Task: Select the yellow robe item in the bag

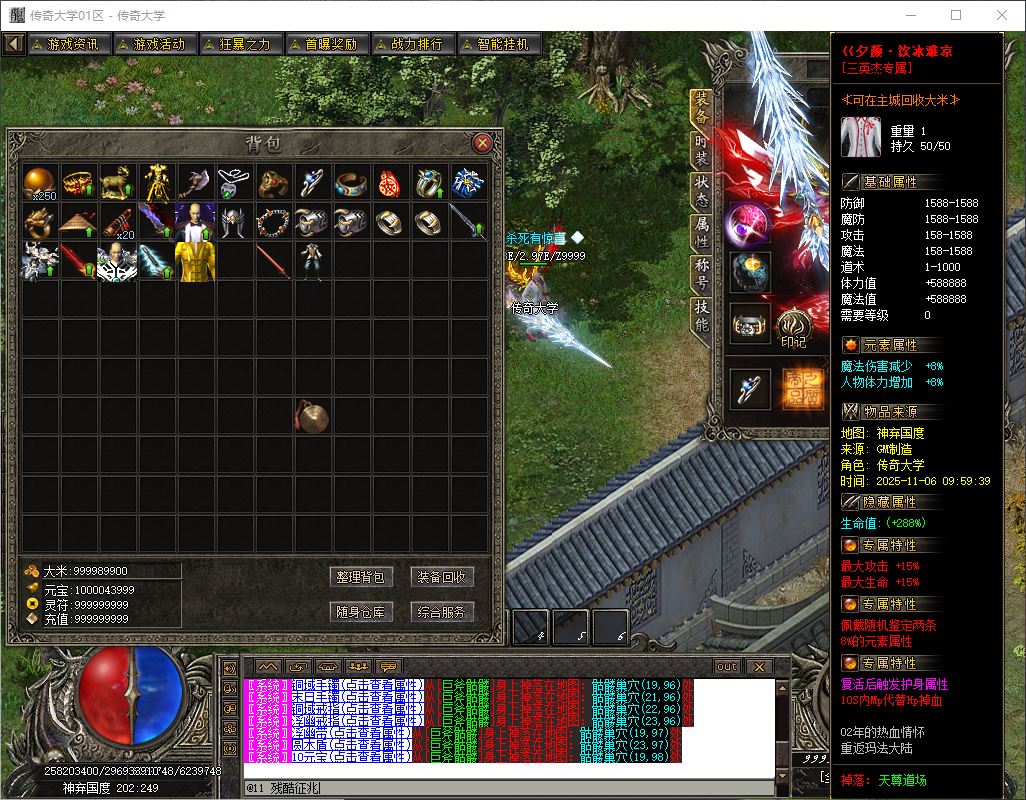Action: click(196, 260)
